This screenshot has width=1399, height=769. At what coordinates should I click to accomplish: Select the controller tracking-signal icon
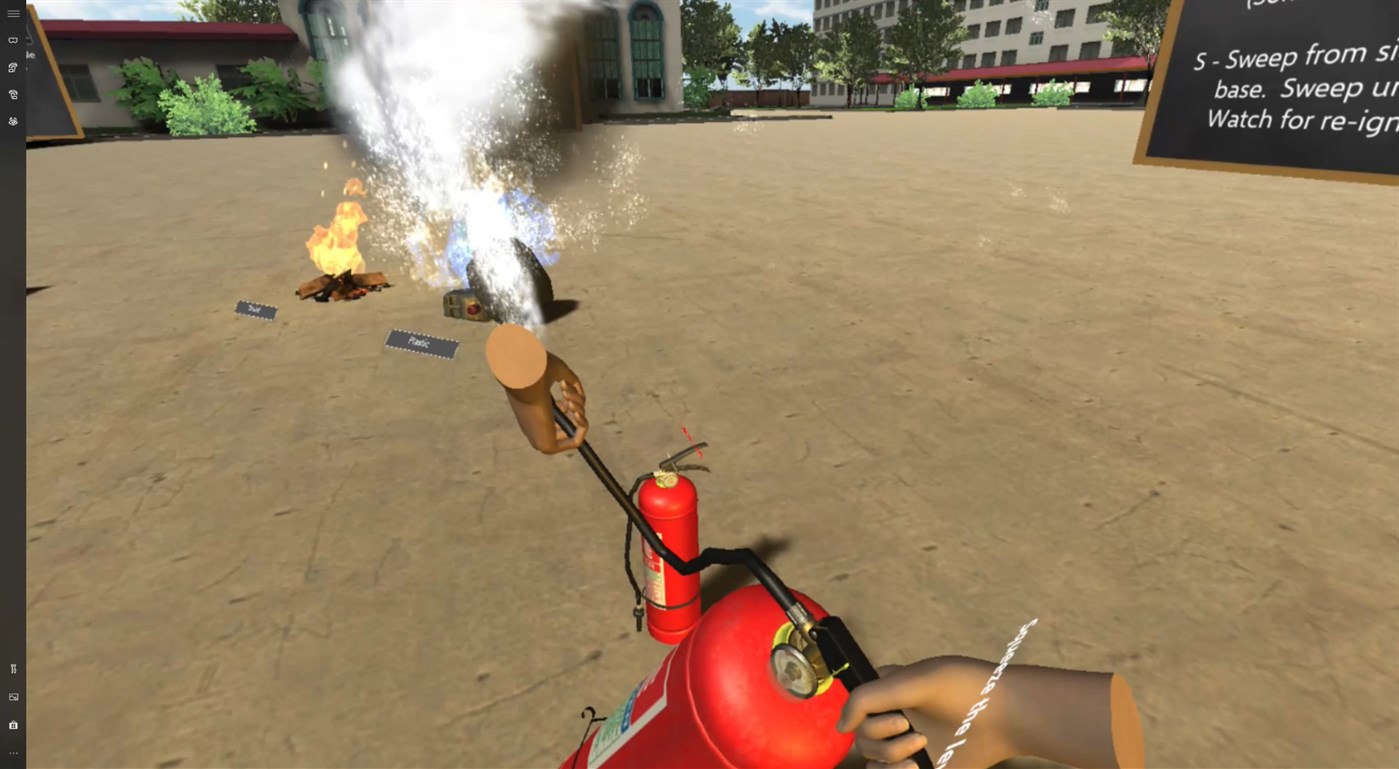[x=12, y=94]
